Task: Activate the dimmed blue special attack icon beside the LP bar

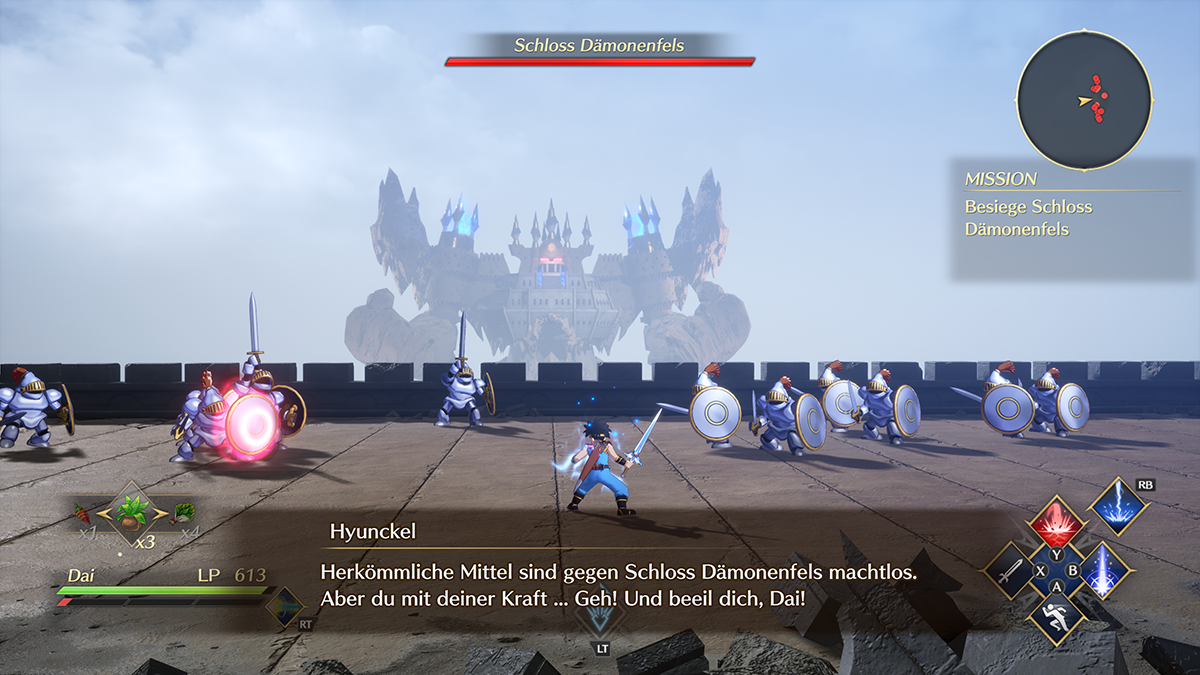Action: click(x=288, y=606)
